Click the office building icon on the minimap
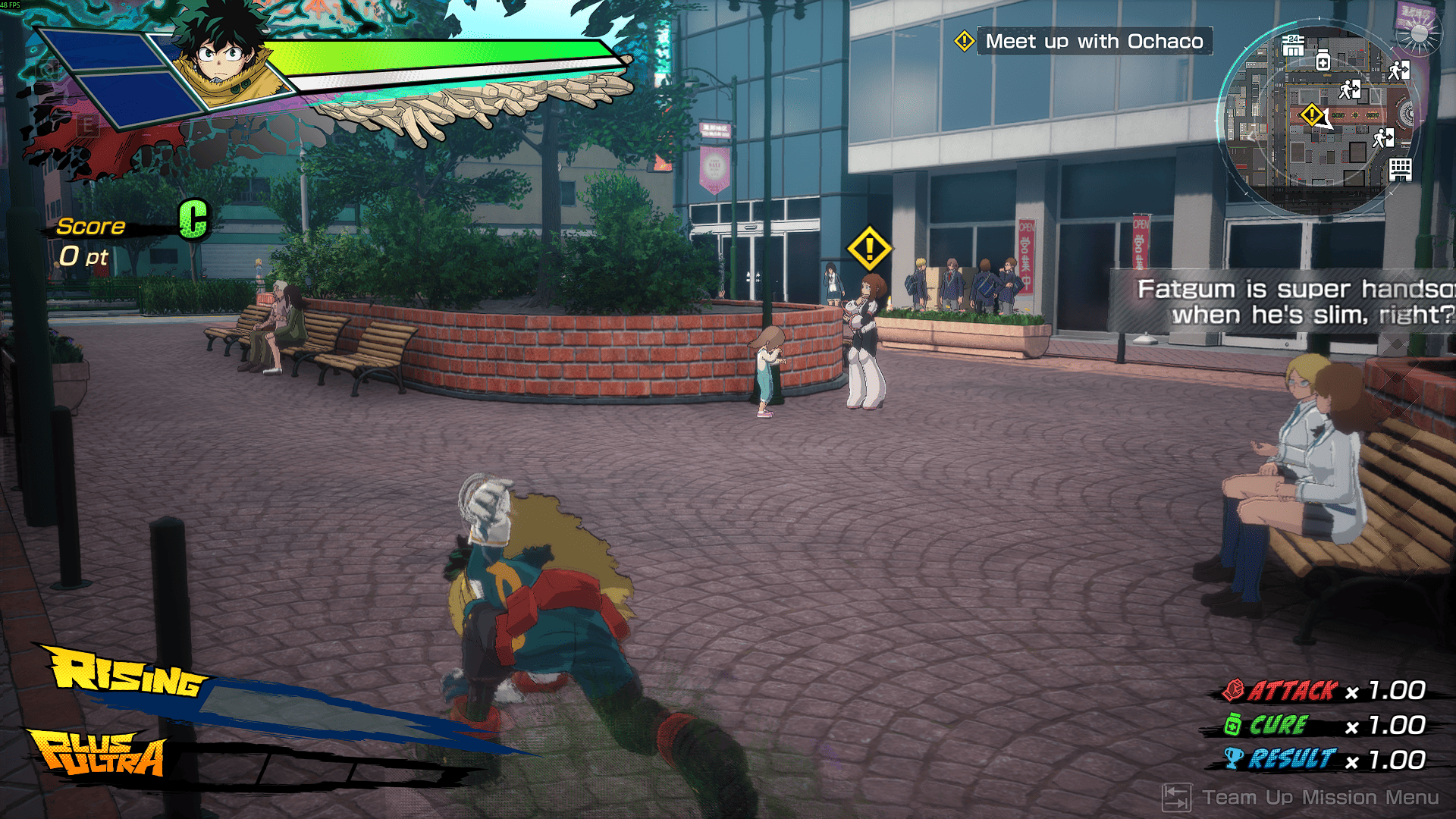Viewport: 1456px width, 819px height. (x=1400, y=169)
